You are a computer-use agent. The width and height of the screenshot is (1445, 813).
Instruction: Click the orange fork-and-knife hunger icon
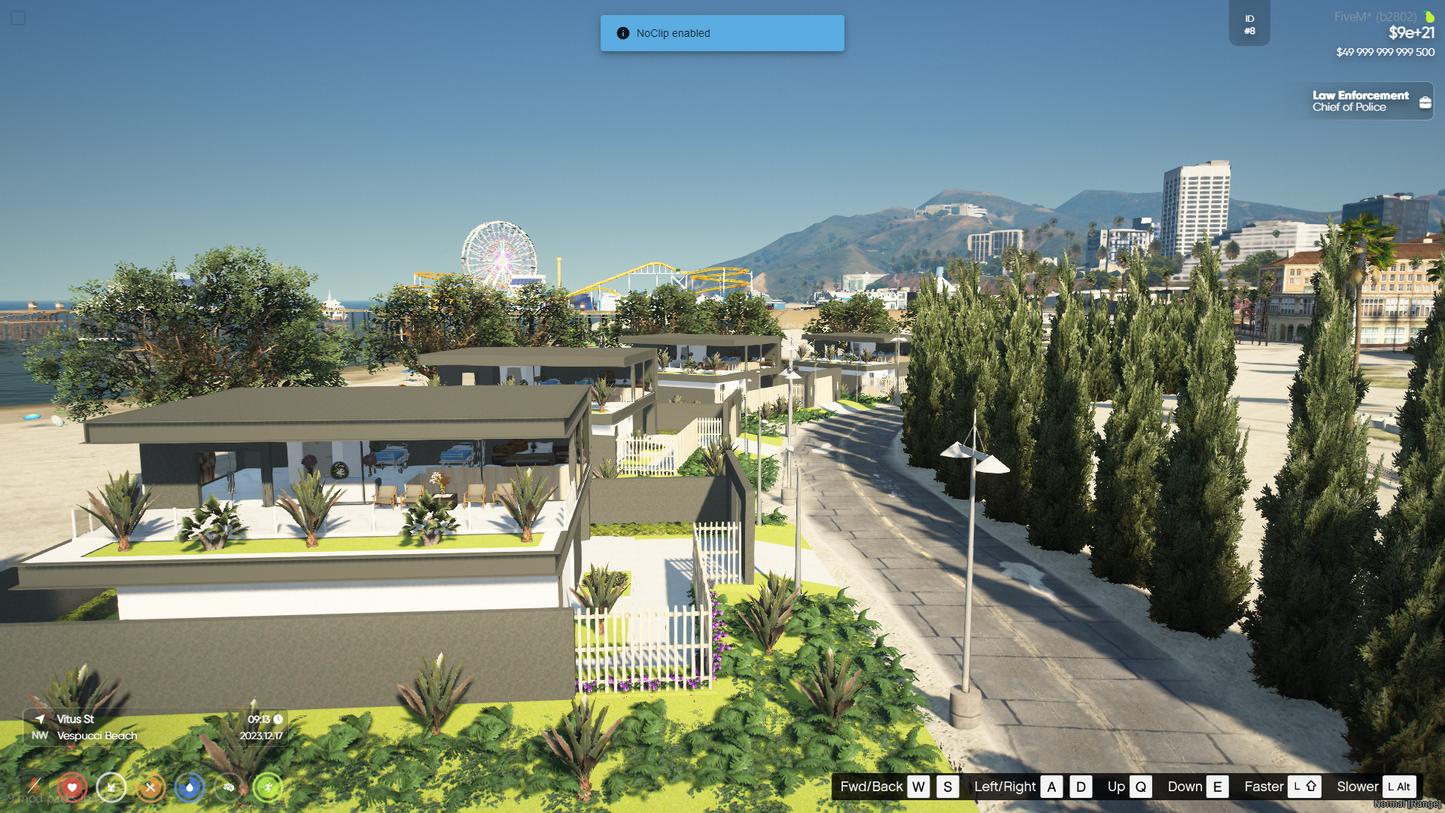pyautogui.click(x=150, y=787)
